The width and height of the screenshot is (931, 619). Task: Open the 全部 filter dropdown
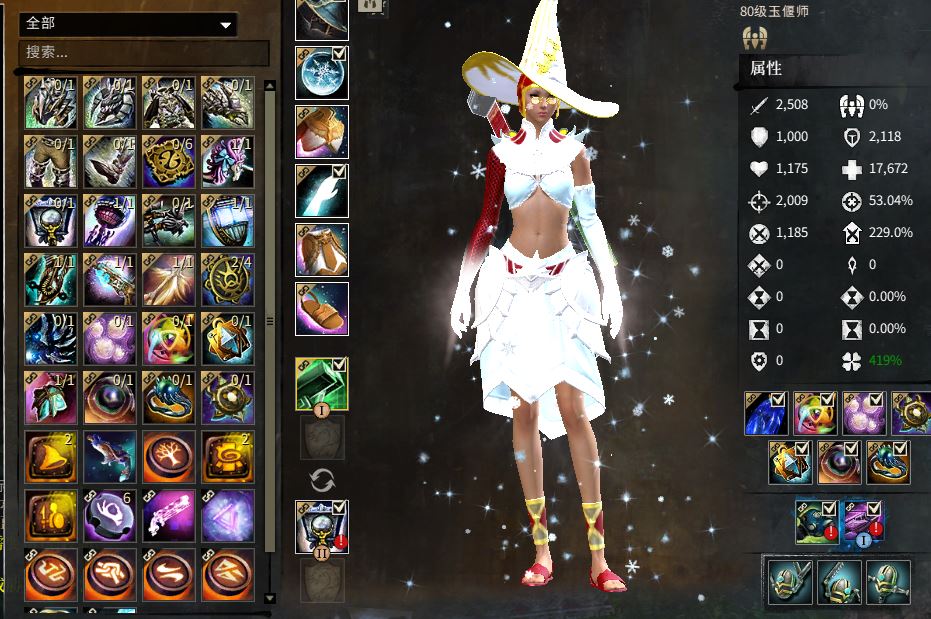pyautogui.click(x=128, y=24)
